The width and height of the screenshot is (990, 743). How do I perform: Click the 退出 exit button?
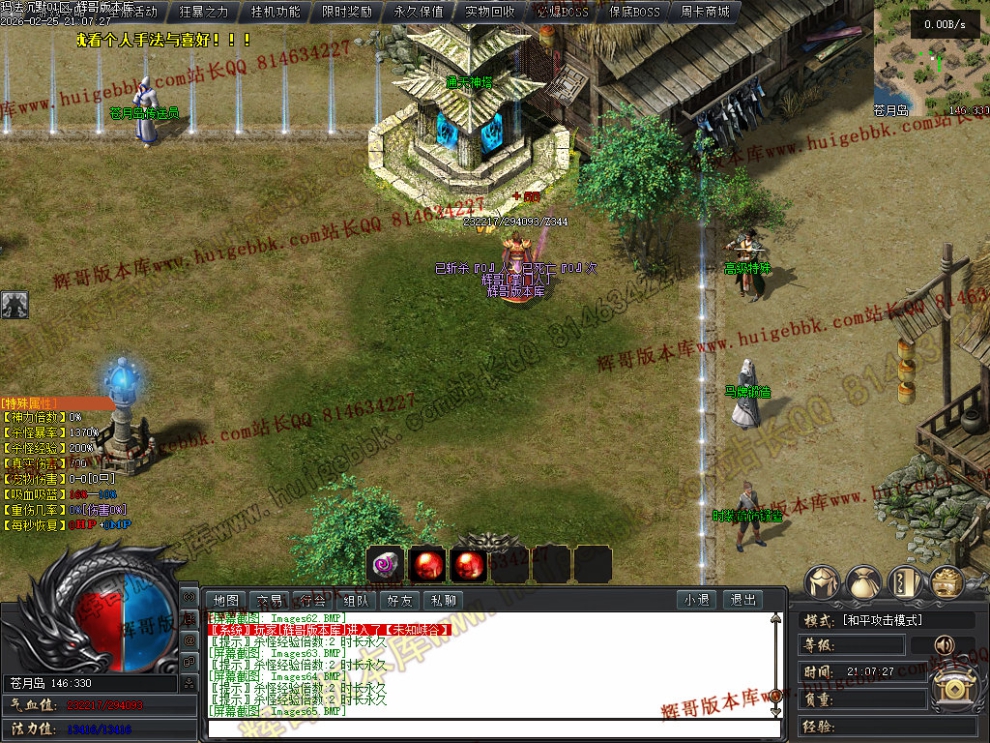743,600
